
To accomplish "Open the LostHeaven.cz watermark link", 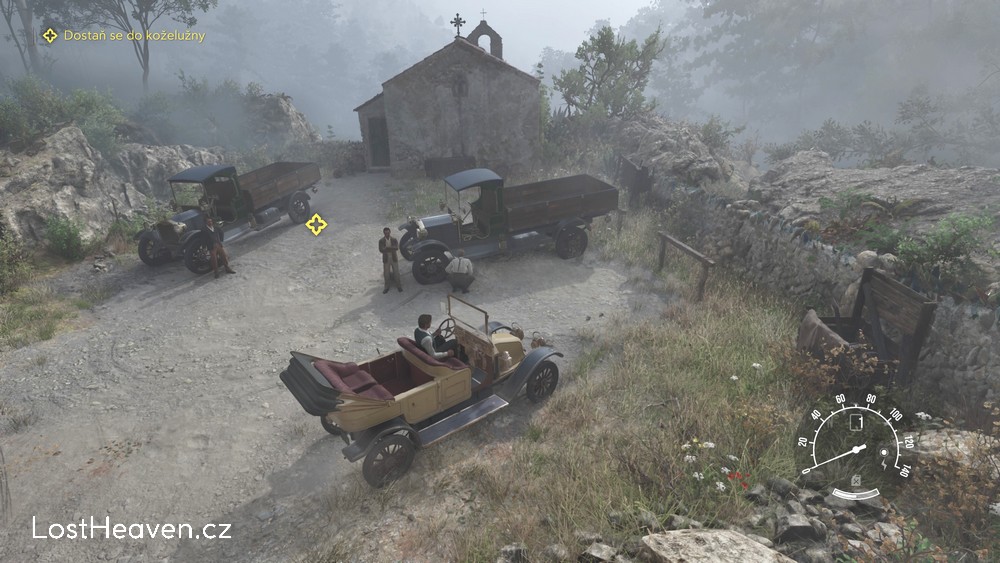I will tap(131, 528).
